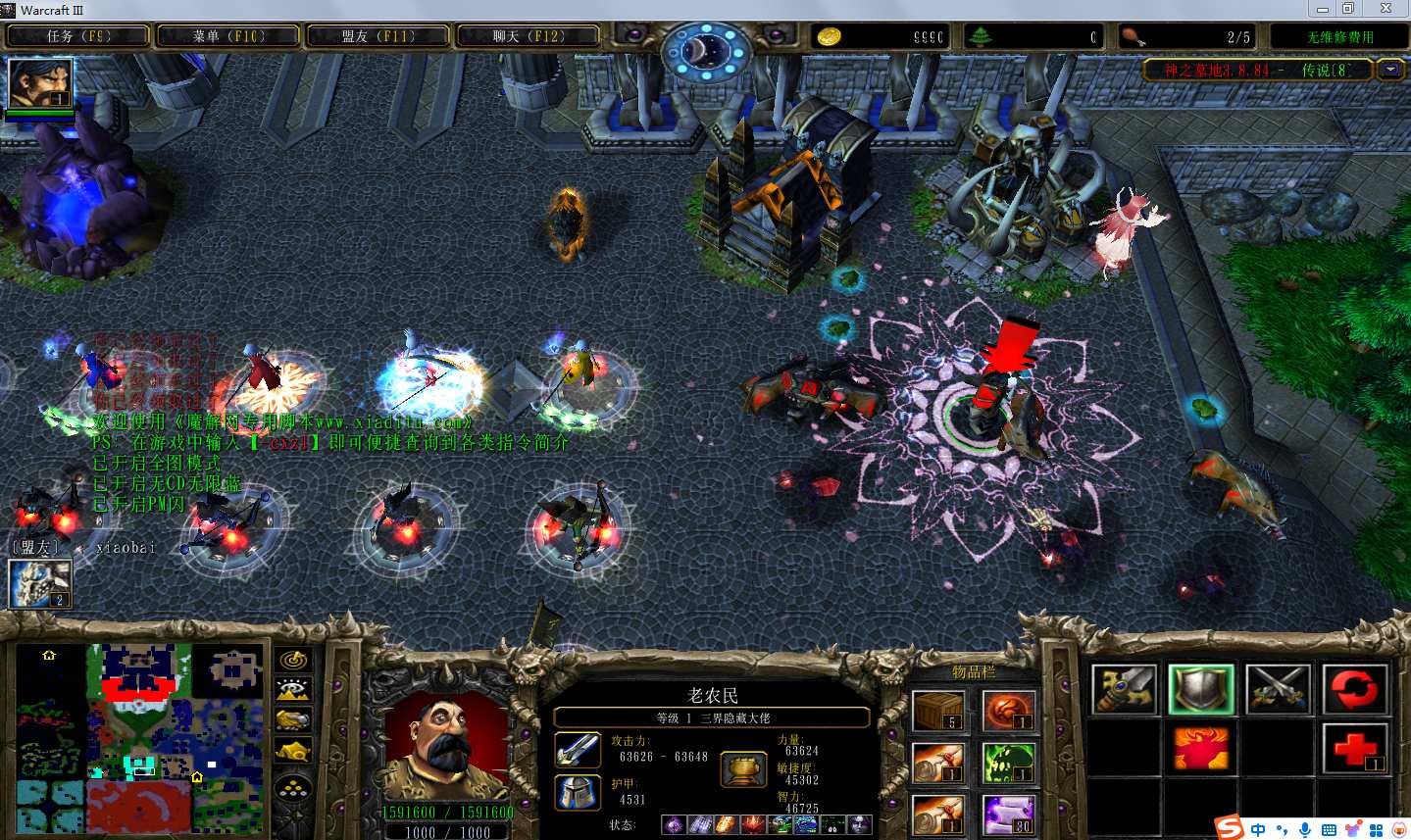This screenshot has height=840, width=1411.
Task: Click the red circular arrows ability
Action: pyautogui.click(x=1354, y=689)
